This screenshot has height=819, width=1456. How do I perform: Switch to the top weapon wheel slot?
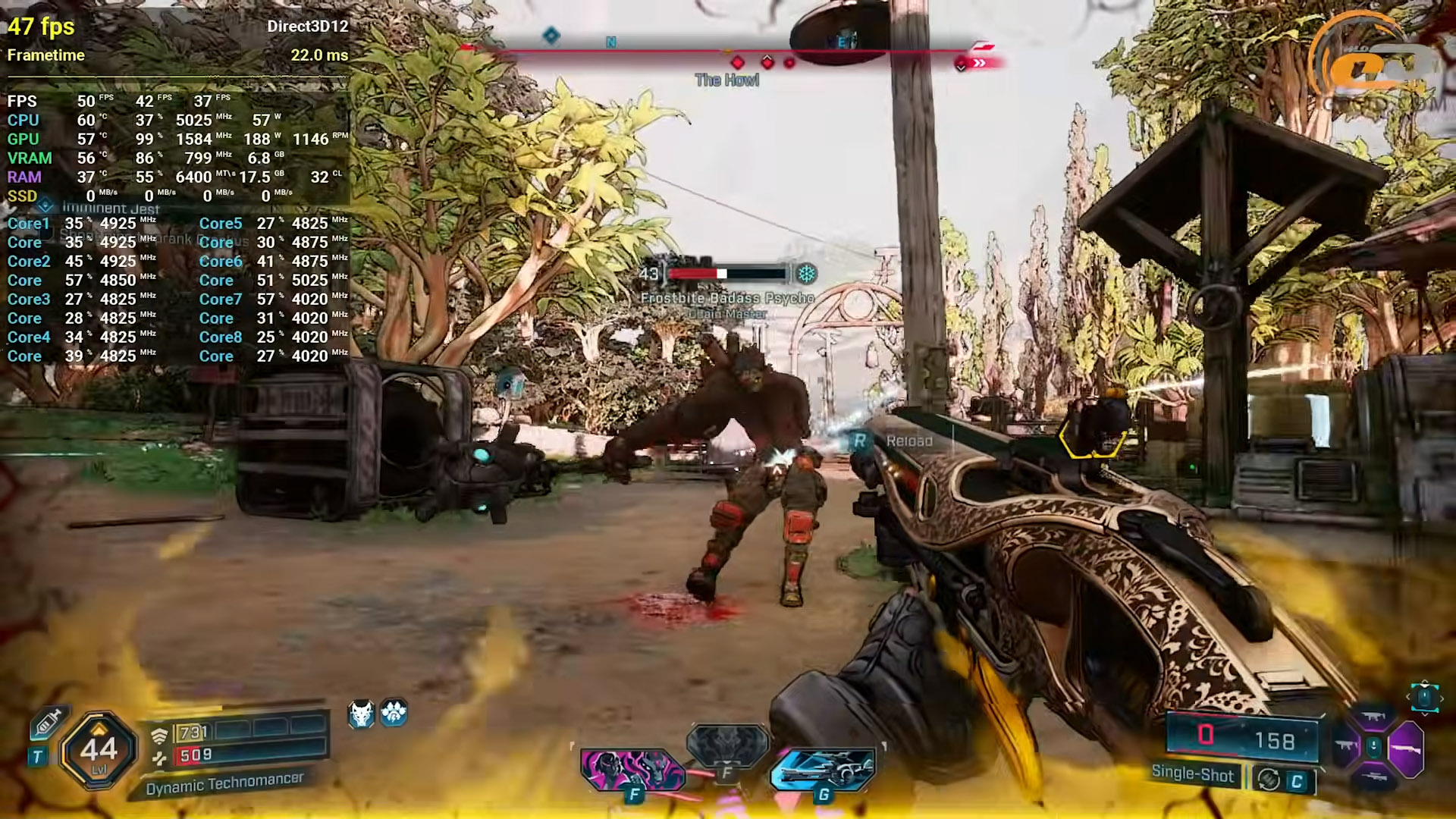pos(1373,717)
